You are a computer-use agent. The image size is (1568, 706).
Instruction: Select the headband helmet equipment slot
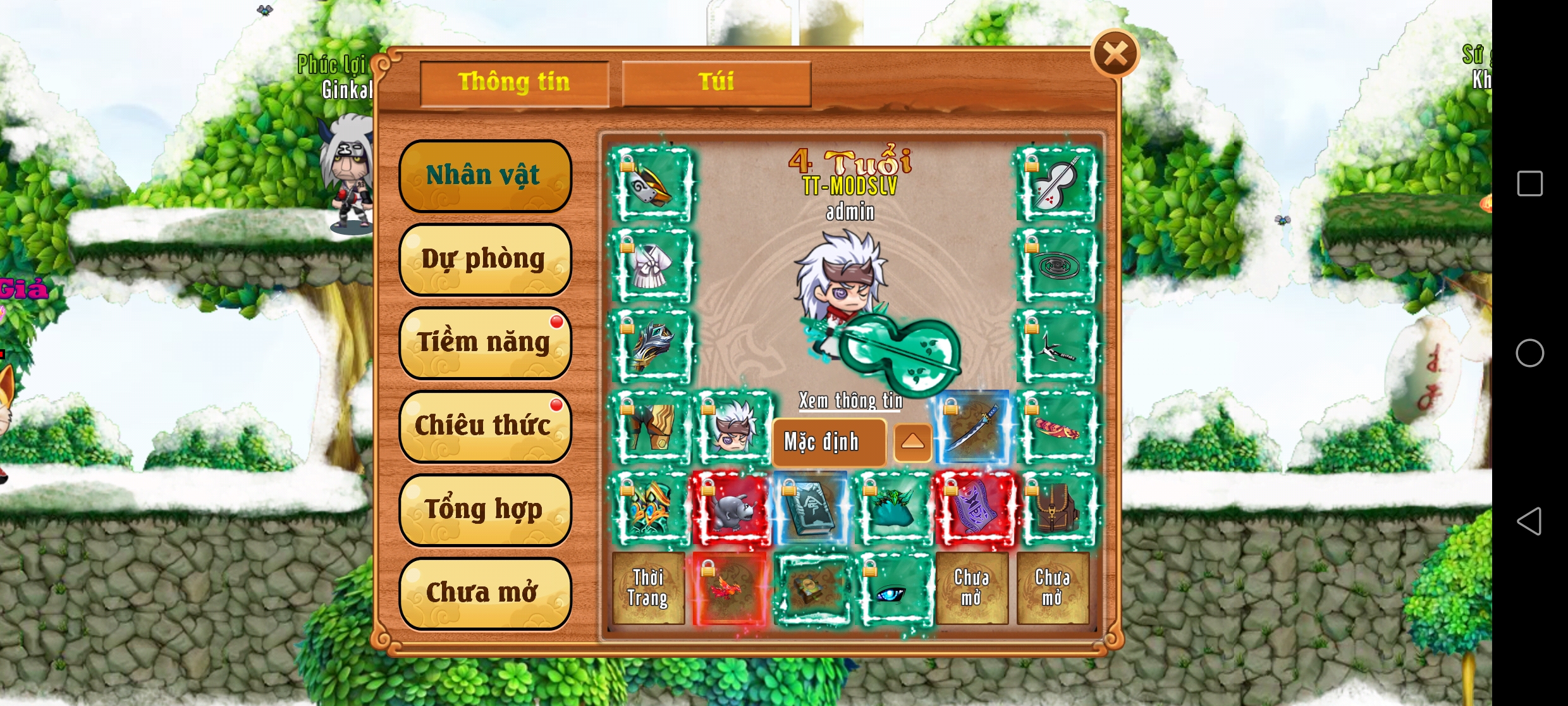650,185
